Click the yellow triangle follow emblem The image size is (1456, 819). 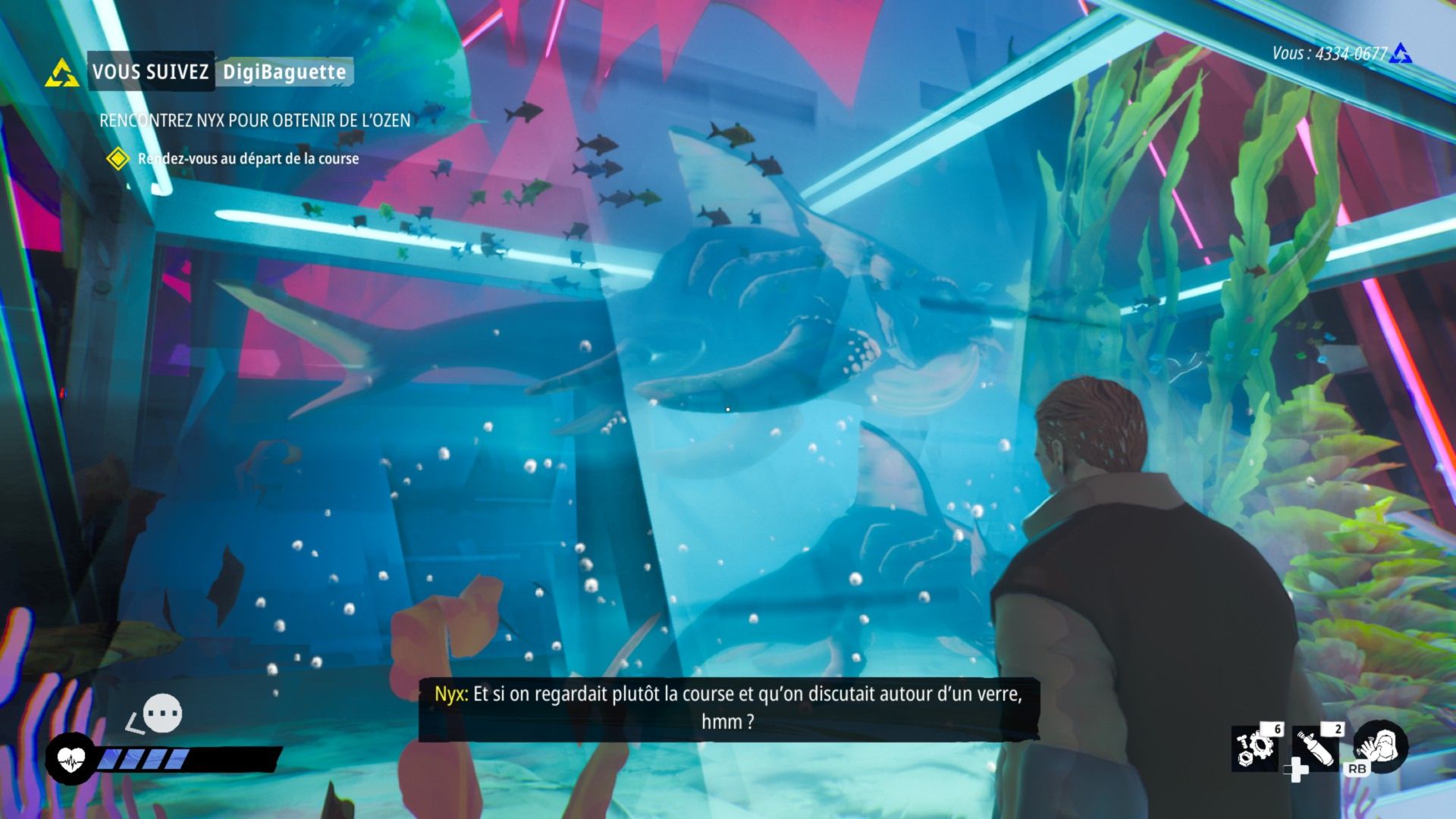[62, 73]
